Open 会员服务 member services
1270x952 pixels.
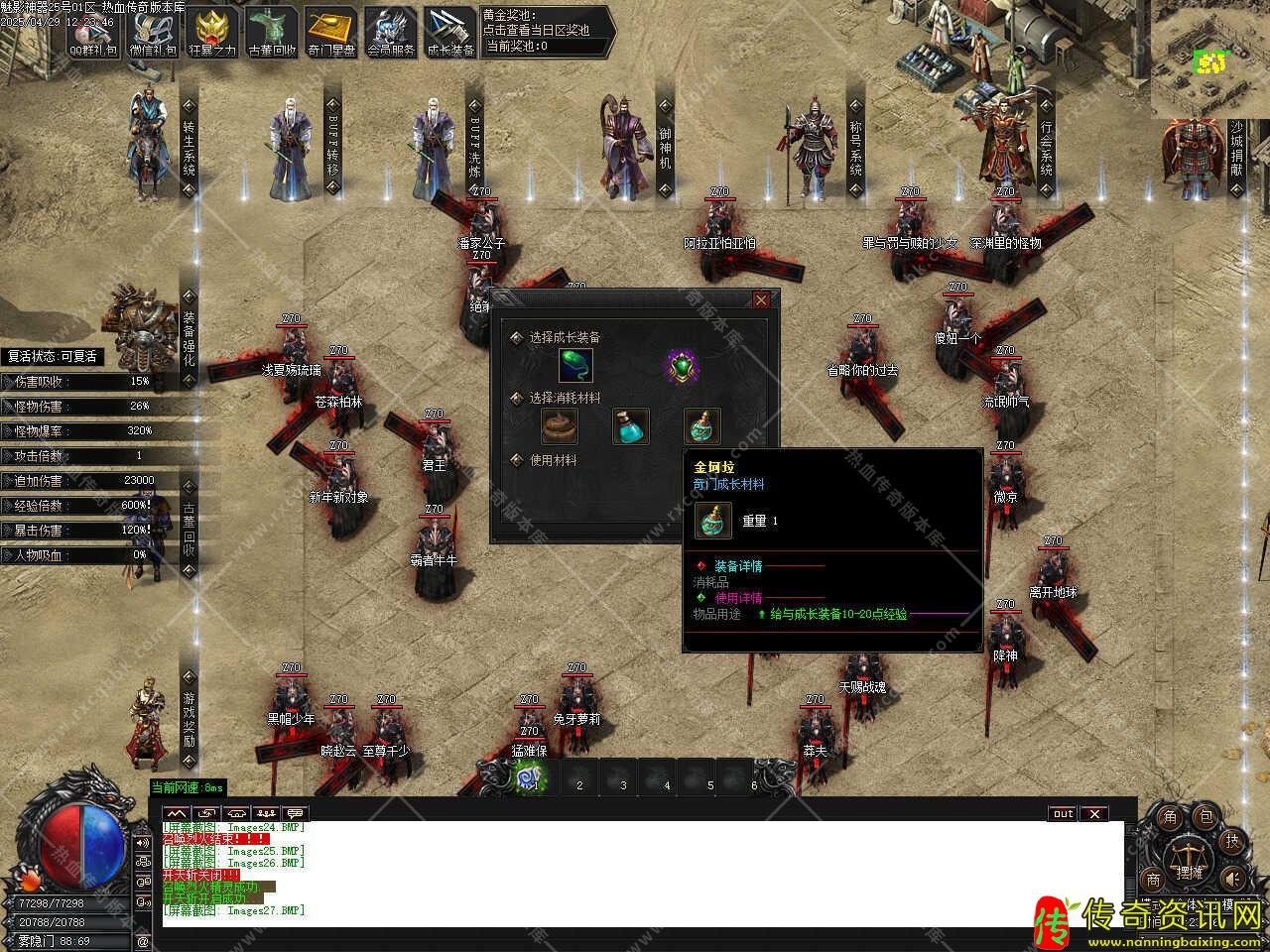pyautogui.click(x=390, y=31)
